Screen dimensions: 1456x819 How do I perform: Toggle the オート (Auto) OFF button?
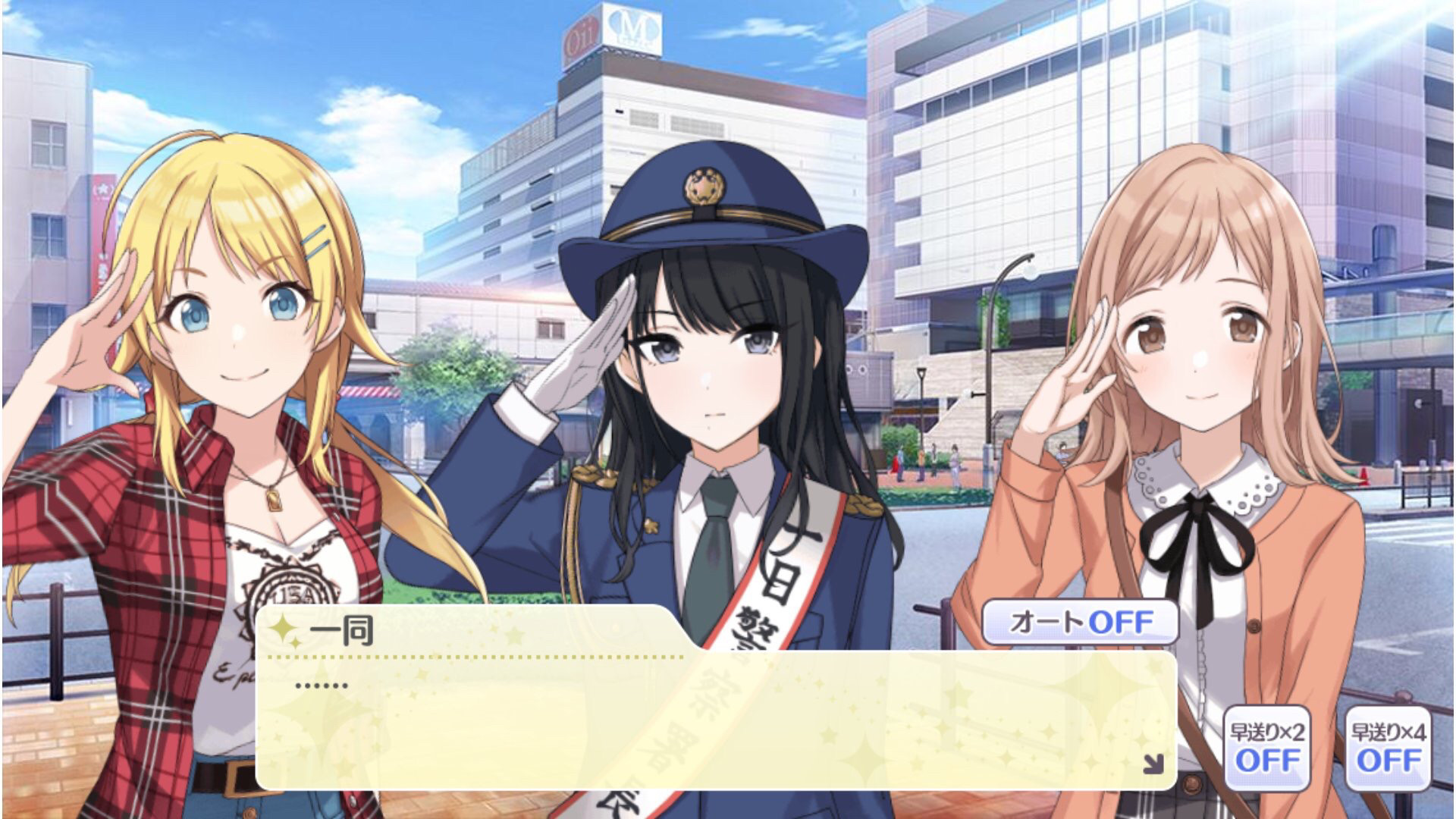pyautogui.click(x=1080, y=623)
